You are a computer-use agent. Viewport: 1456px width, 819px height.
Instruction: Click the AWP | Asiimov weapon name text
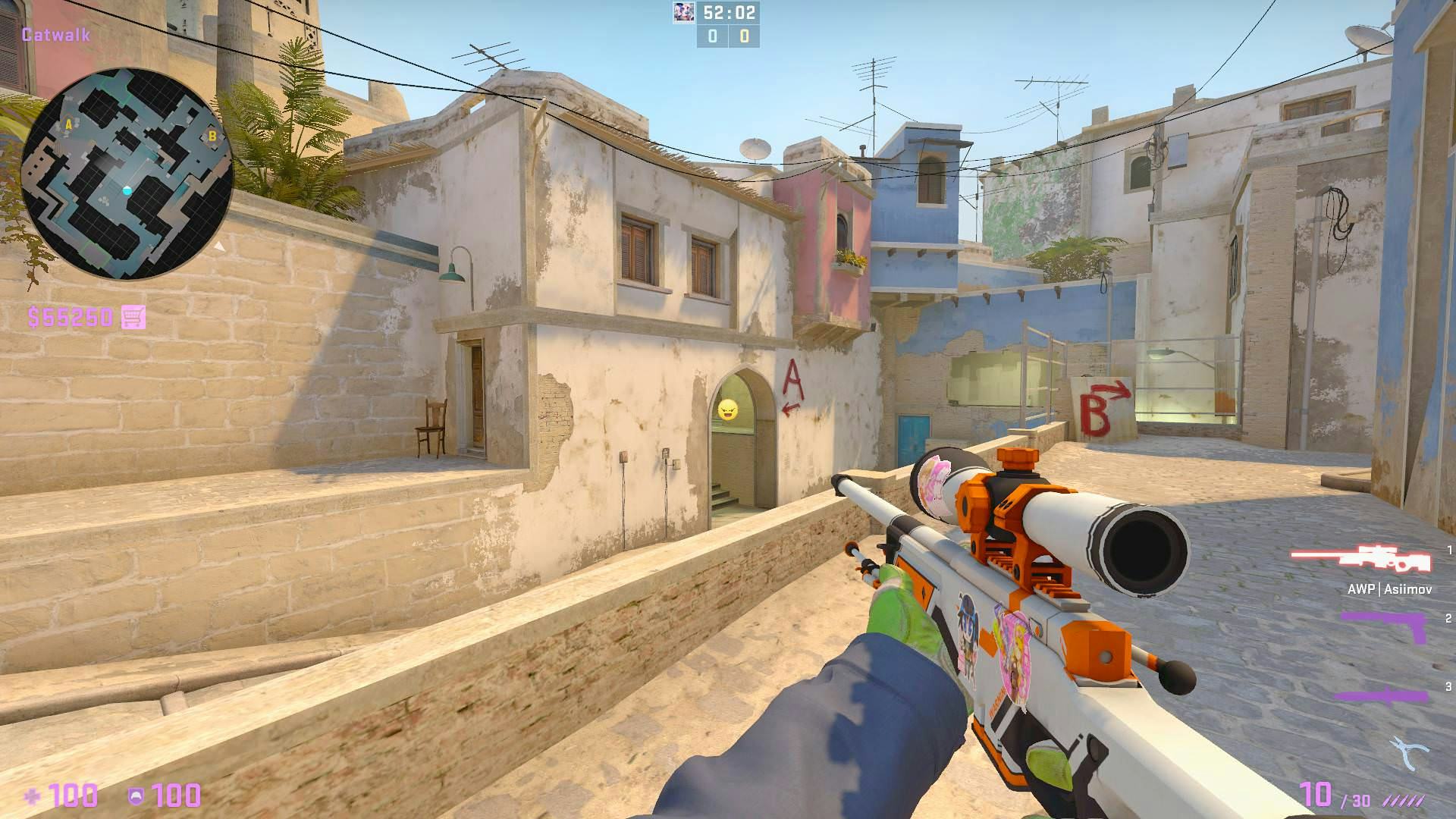click(x=1392, y=588)
